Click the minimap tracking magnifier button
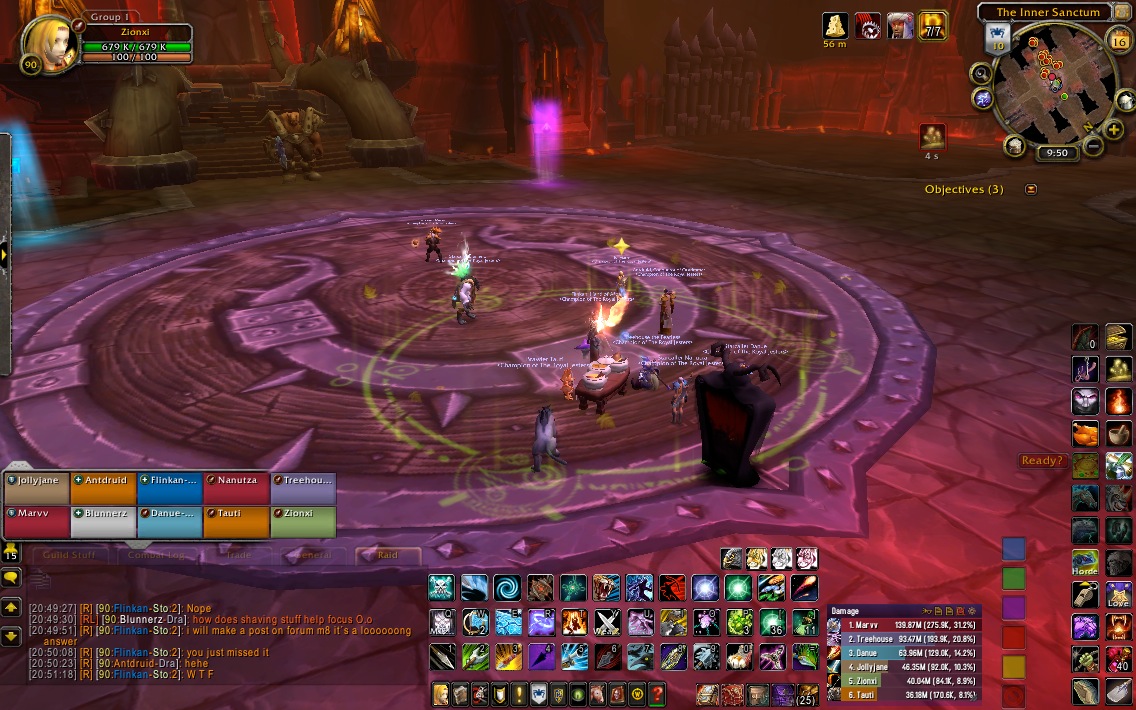This screenshot has width=1136, height=710. coord(981,73)
